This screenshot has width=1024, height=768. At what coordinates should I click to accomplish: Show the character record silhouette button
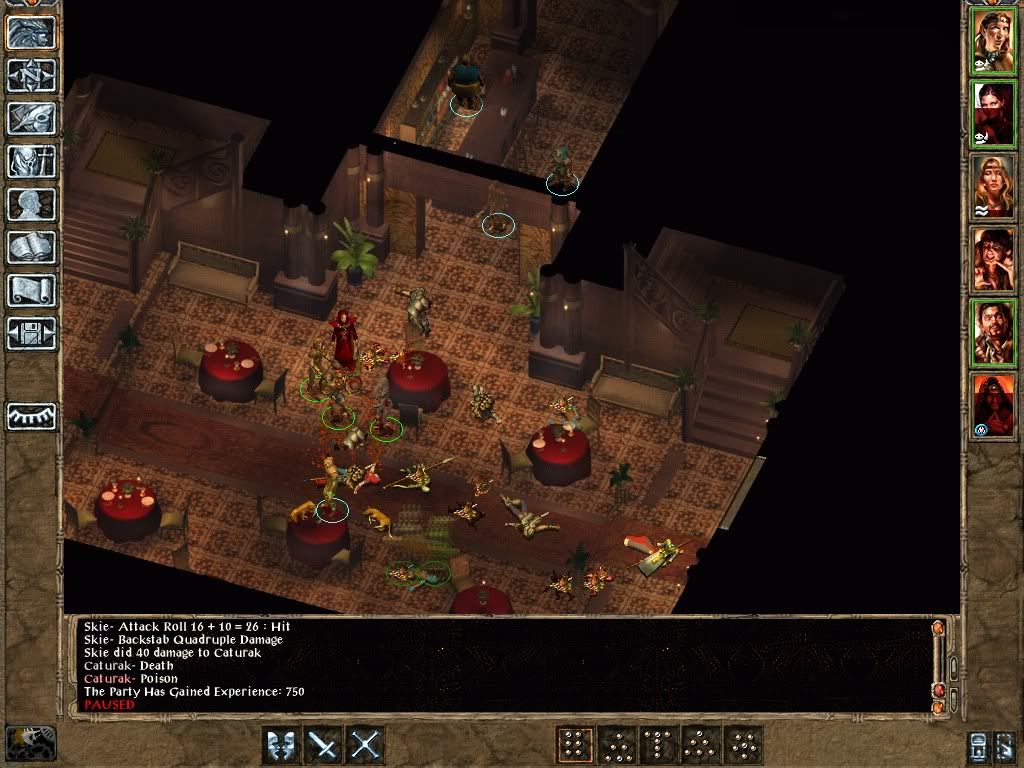[x=32, y=204]
